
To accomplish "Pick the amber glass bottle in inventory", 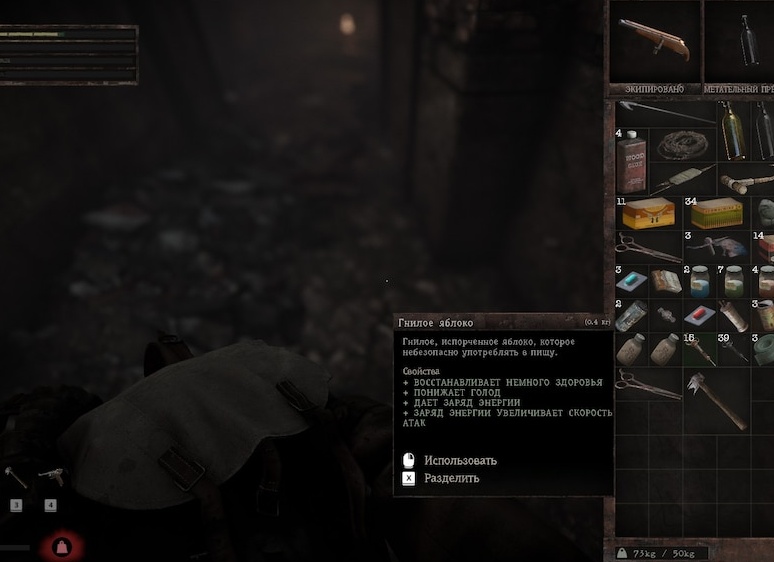I will coord(730,130).
